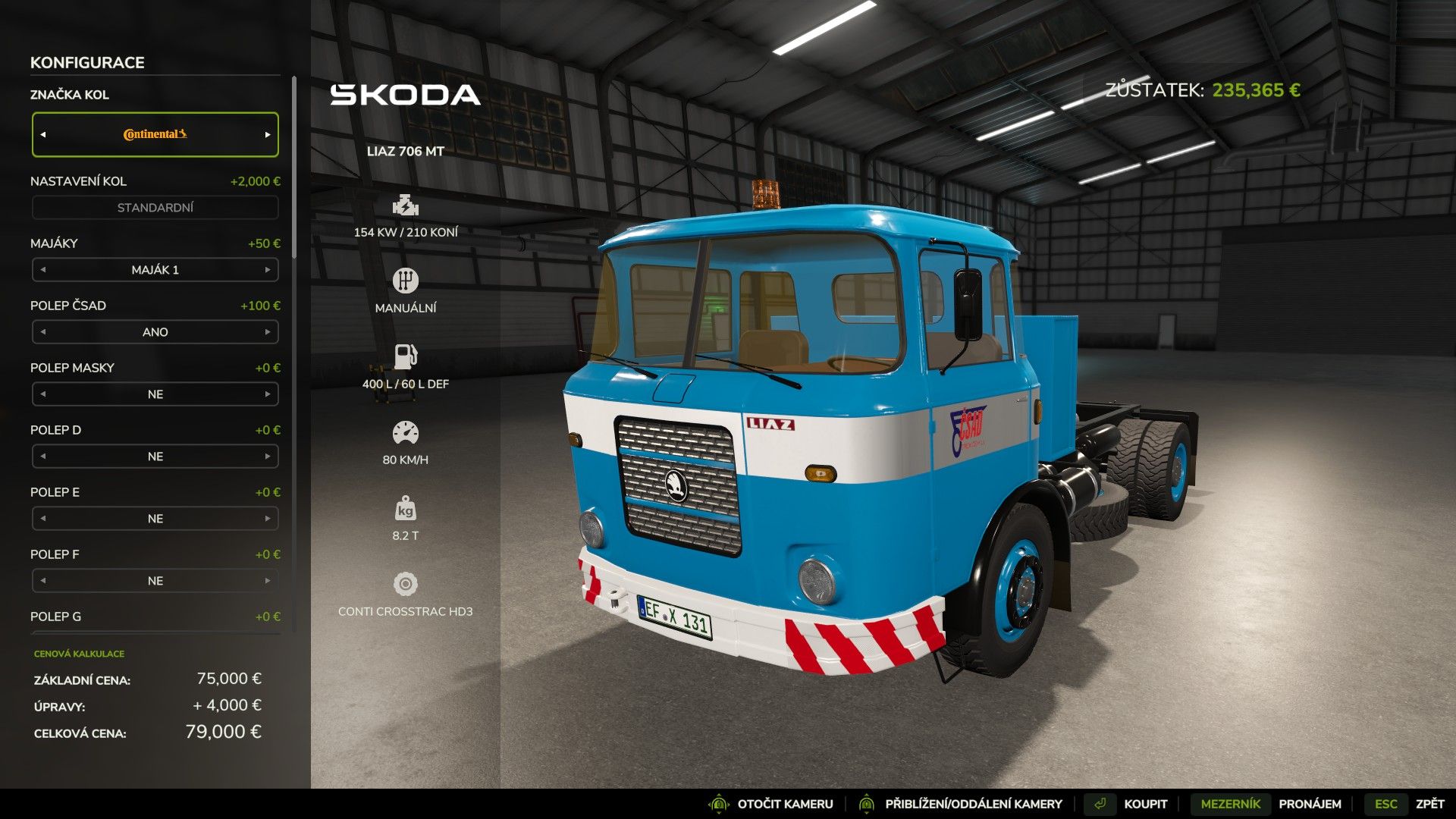This screenshot has width=1456, height=819.
Task: Open the STANDARDNÍ wheel setting selector
Action: (155, 206)
